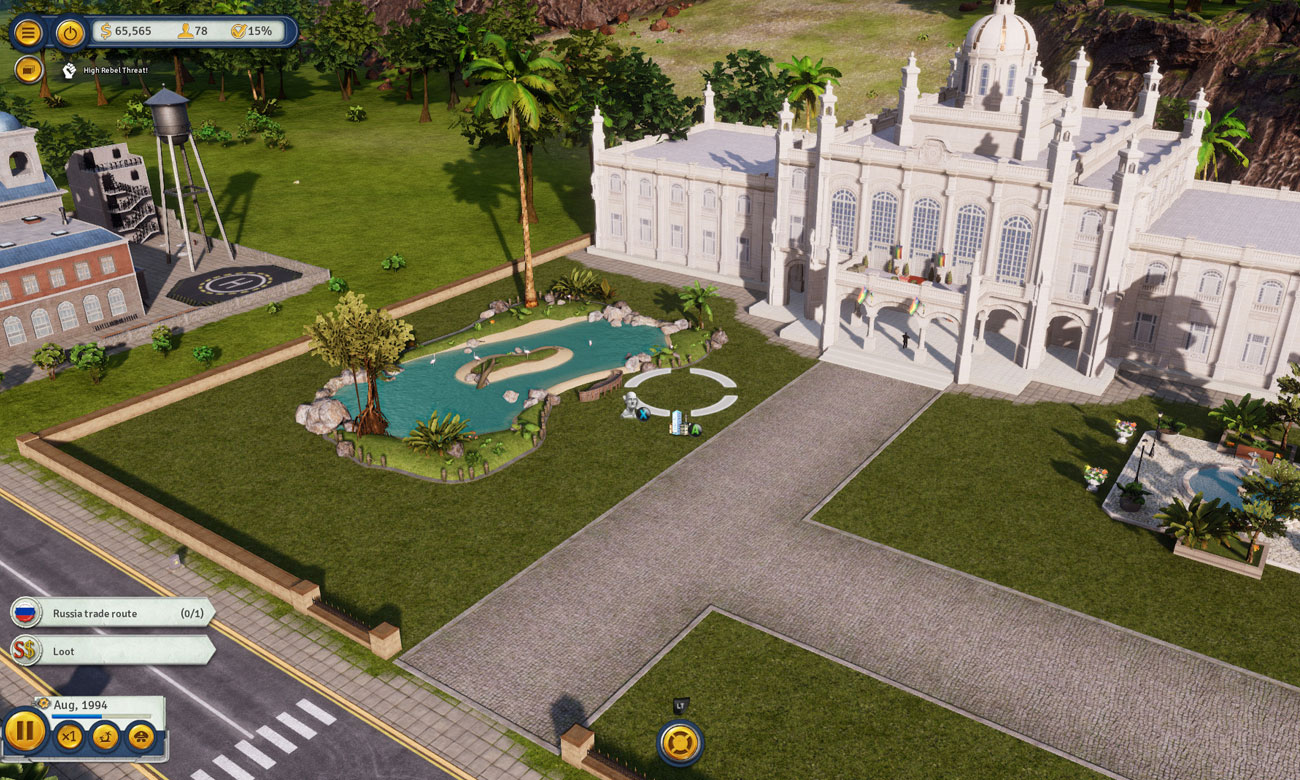
Task: Click El Presidente's cap icon in time controls
Action: [x=140, y=738]
